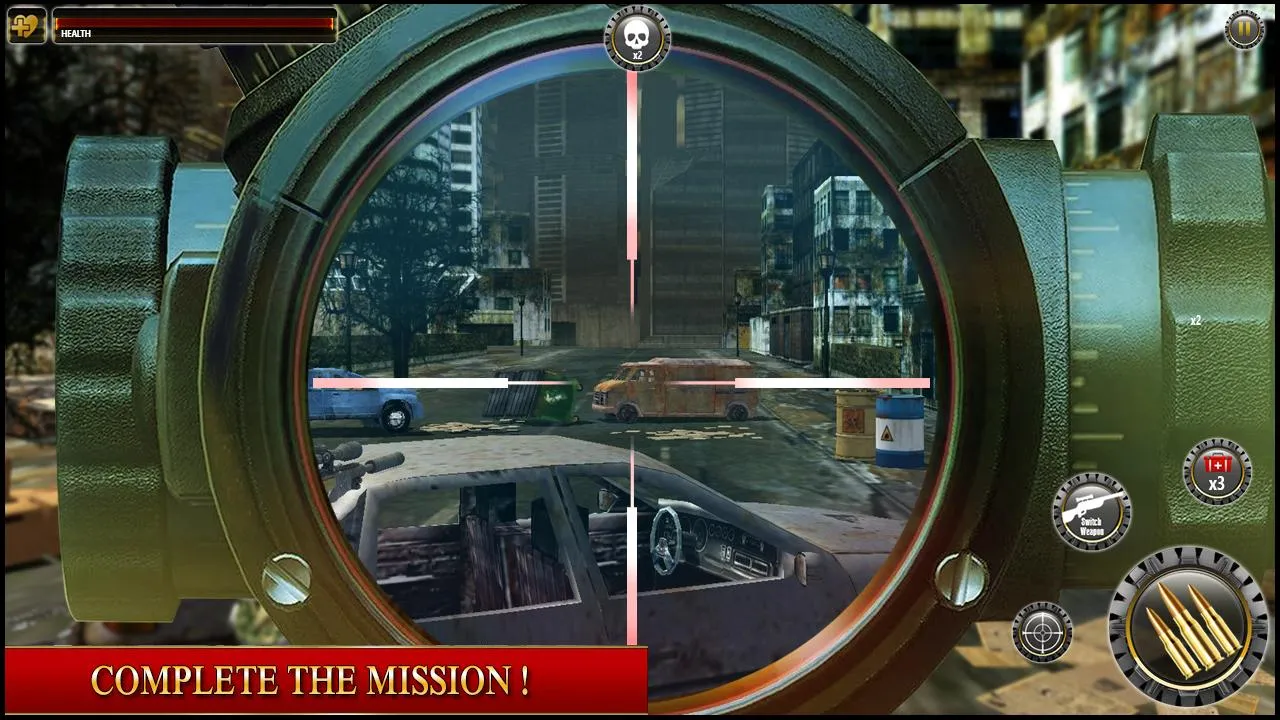Tap the x2 zoom marker on scope housing
Image resolution: width=1280 pixels, height=720 pixels.
(x=1194, y=320)
